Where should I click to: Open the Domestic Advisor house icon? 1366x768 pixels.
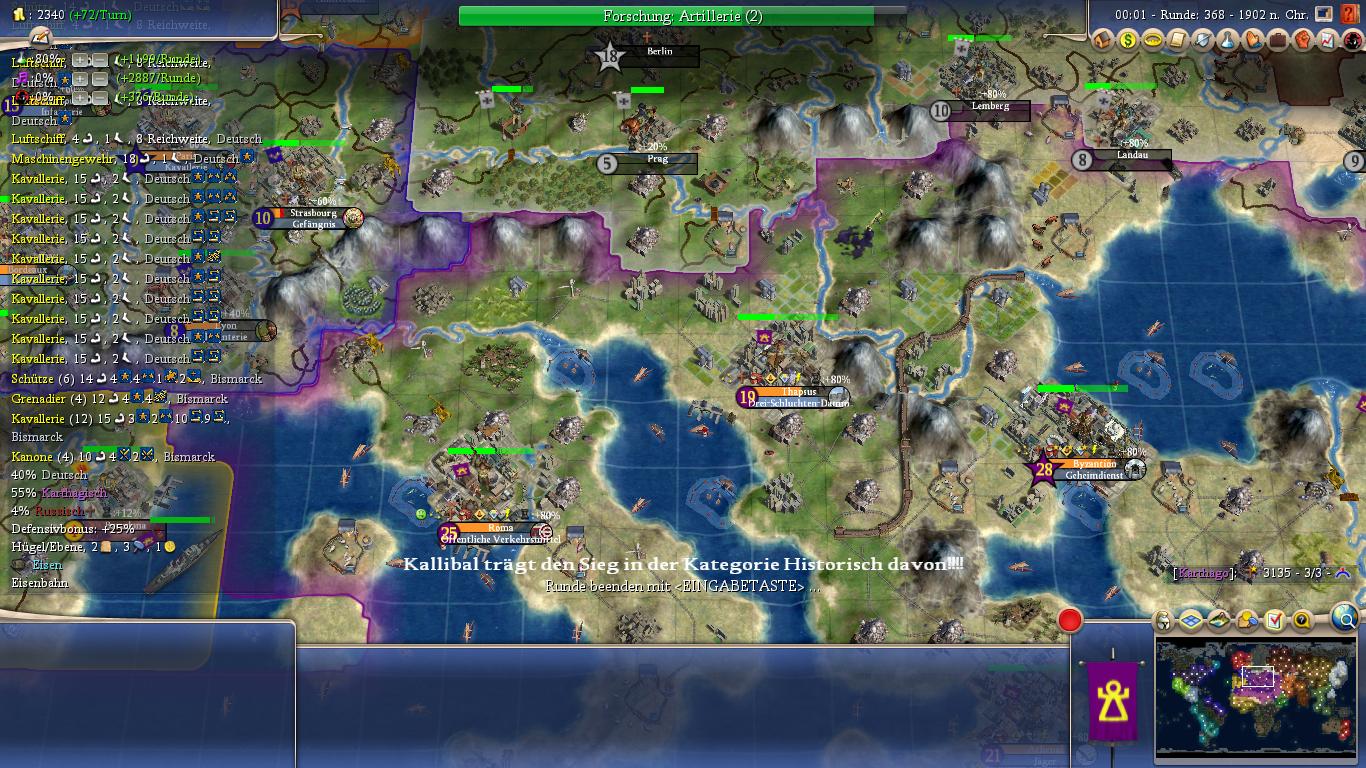1103,41
